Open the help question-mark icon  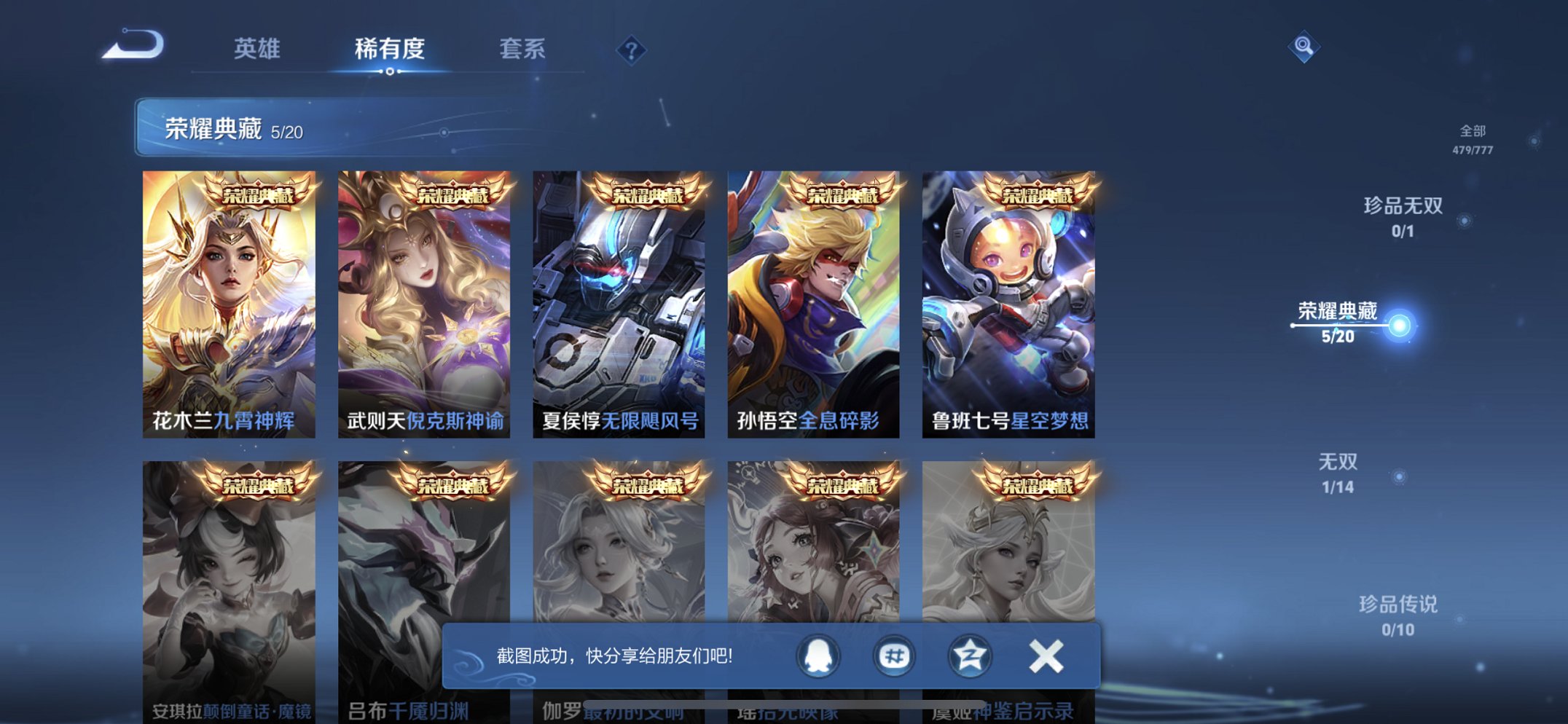tap(631, 49)
